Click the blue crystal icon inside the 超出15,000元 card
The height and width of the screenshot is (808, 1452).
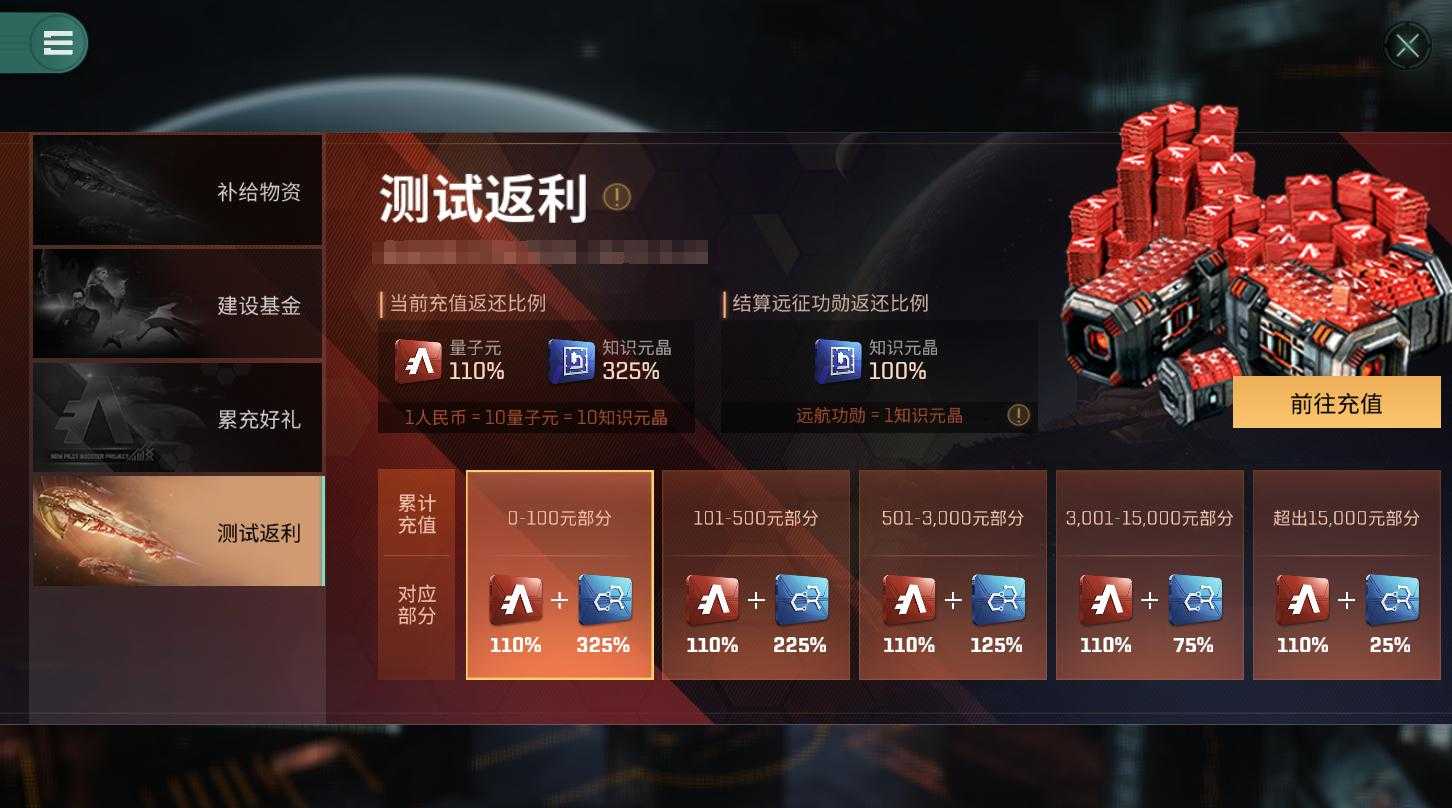pyautogui.click(x=1390, y=598)
